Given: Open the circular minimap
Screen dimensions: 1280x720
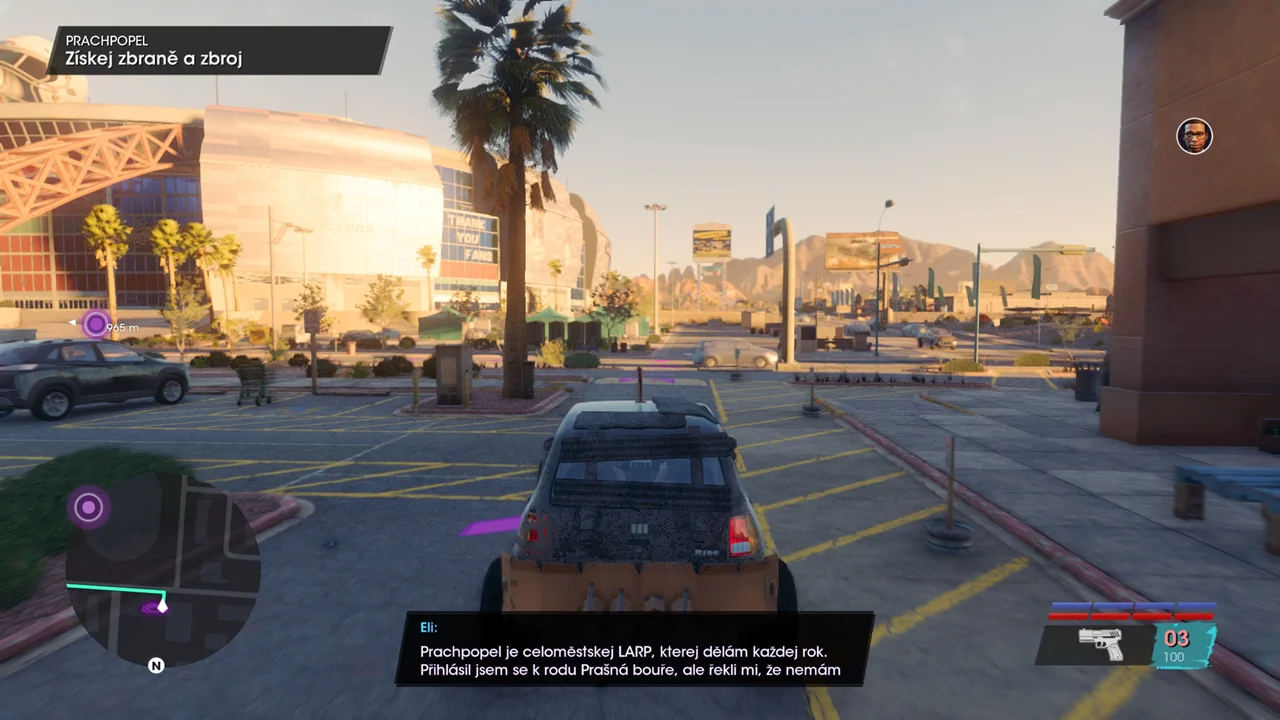Looking at the screenshot, I should [160, 570].
